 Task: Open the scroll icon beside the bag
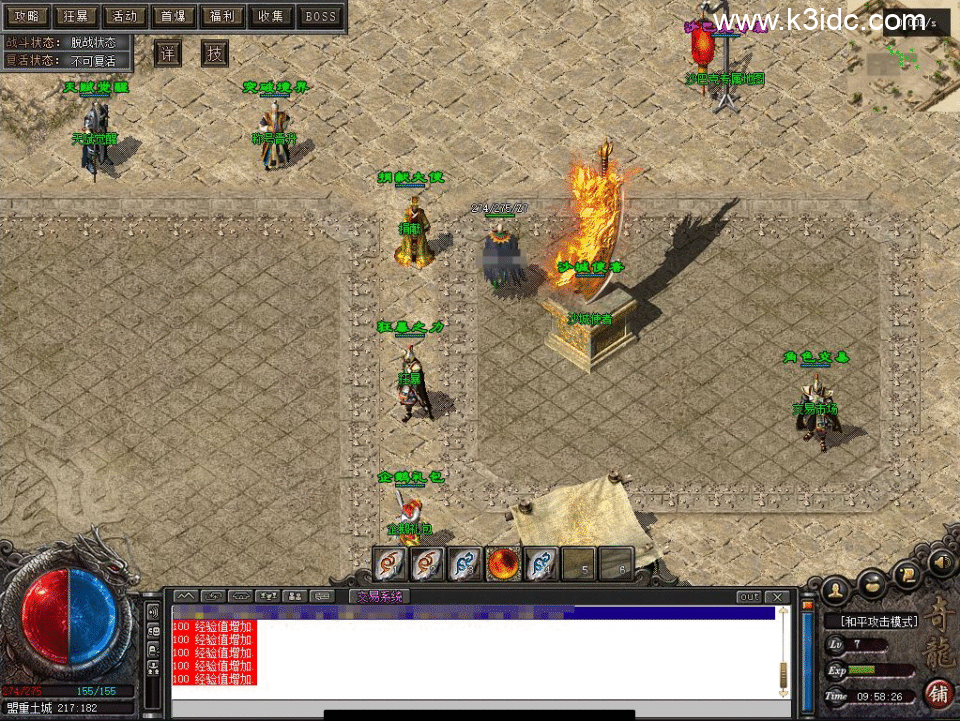[908, 573]
